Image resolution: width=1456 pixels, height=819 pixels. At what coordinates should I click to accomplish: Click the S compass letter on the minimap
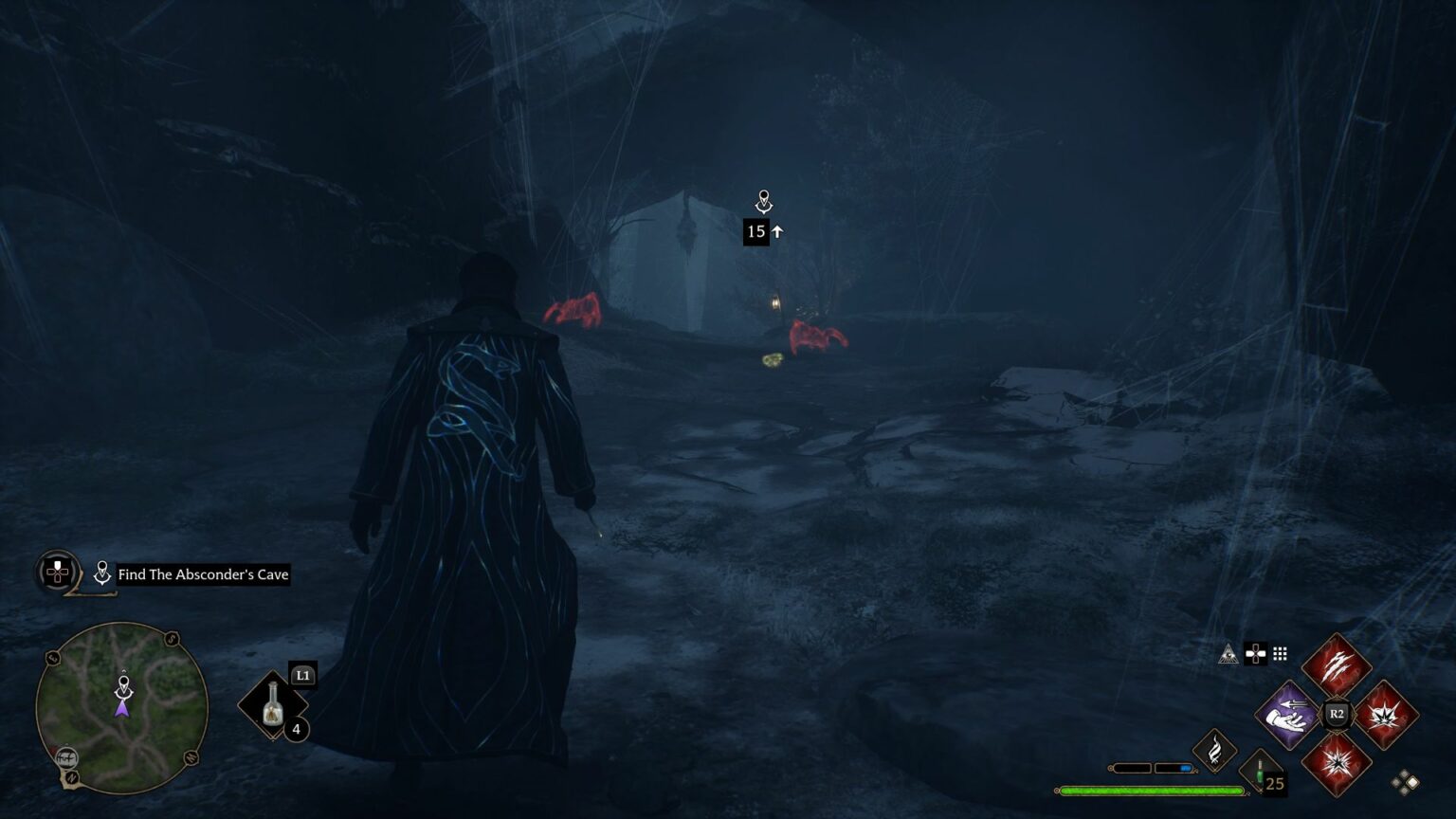[171, 638]
